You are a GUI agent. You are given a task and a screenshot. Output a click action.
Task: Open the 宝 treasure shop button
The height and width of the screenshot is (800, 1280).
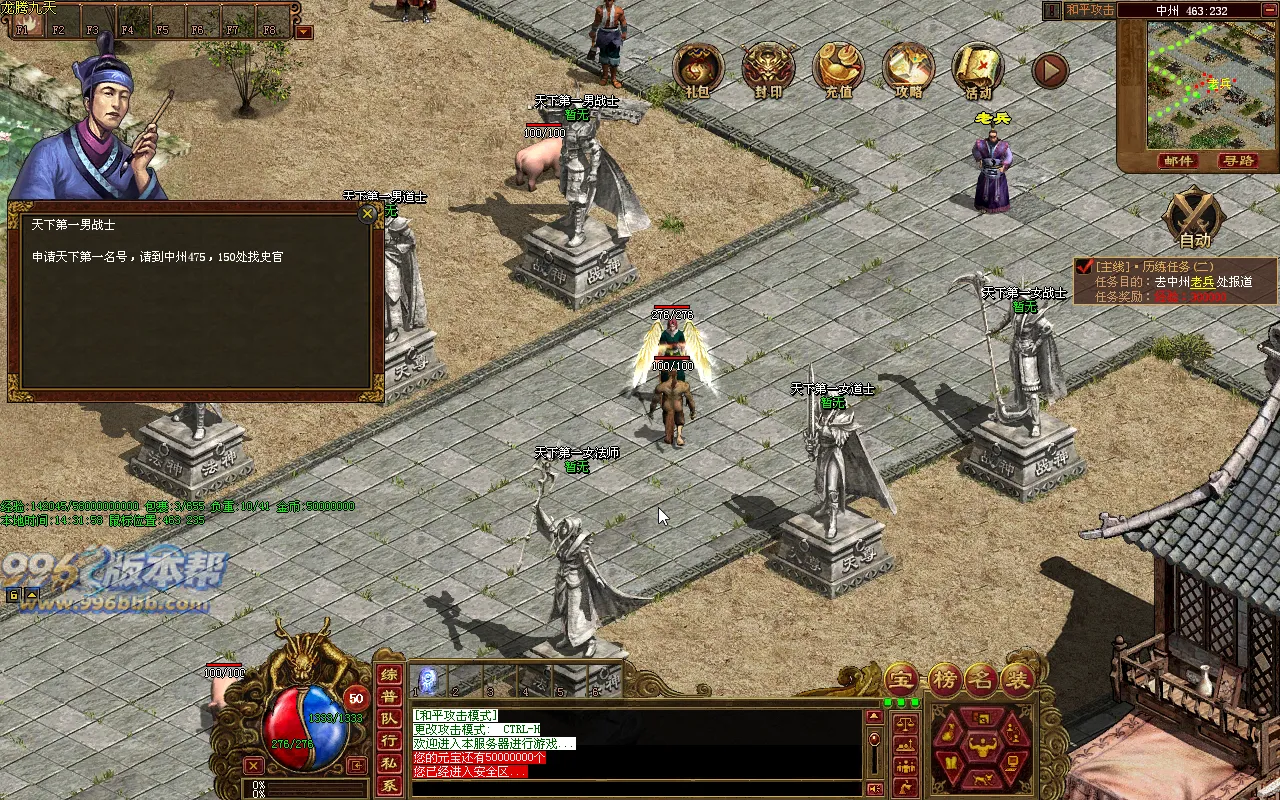901,681
